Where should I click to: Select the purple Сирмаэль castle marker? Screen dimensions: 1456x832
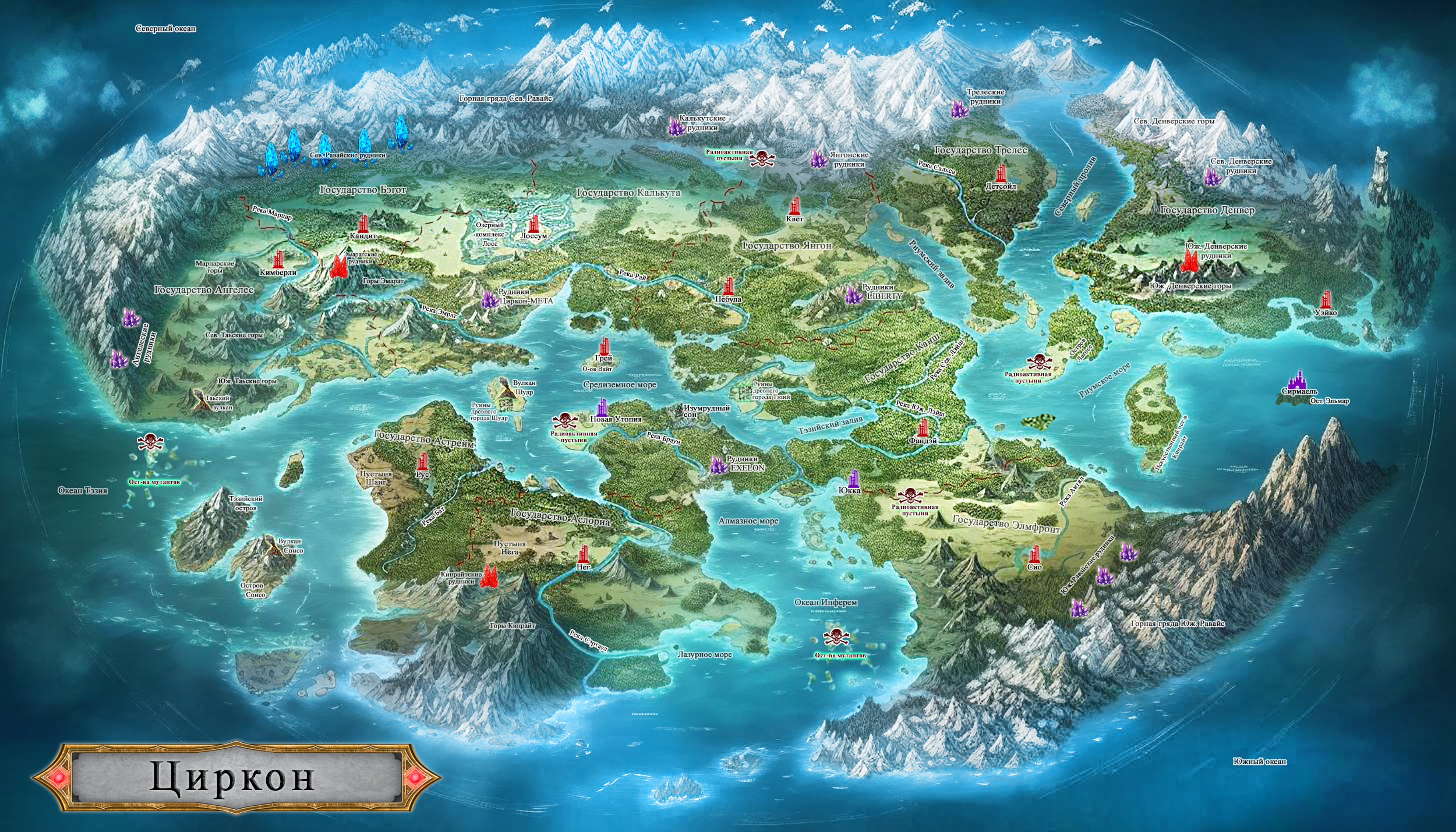(x=1299, y=379)
